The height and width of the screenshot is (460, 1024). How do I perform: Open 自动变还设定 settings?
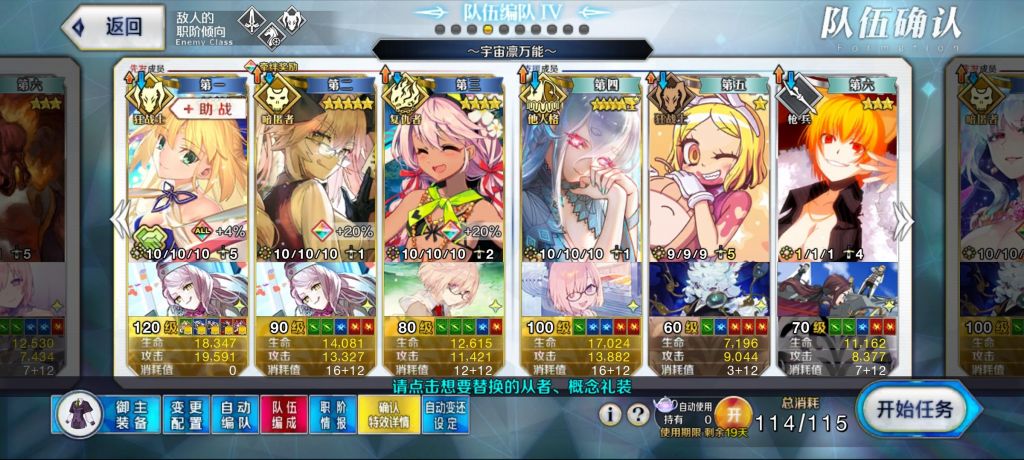(447, 416)
